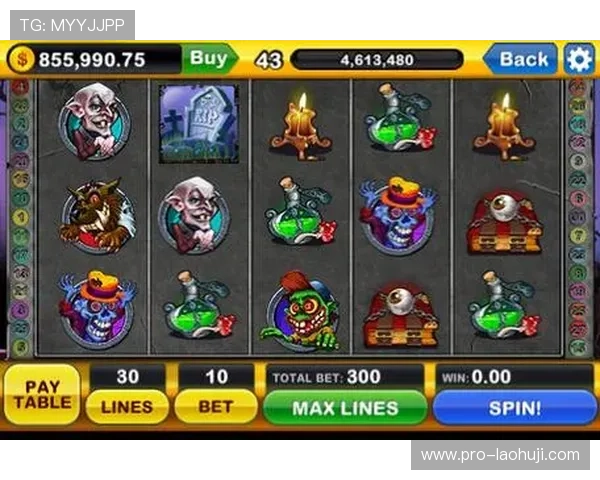The width and height of the screenshot is (600, 480).
Task: Adjust the BET amount button
Action: (215, 407)
